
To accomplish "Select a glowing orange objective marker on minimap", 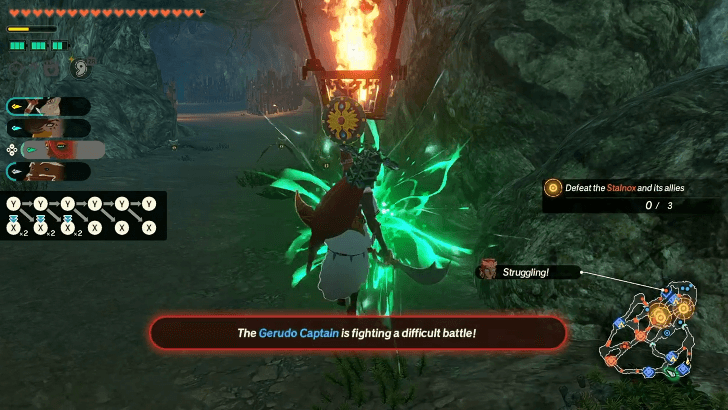I will 661,316.
